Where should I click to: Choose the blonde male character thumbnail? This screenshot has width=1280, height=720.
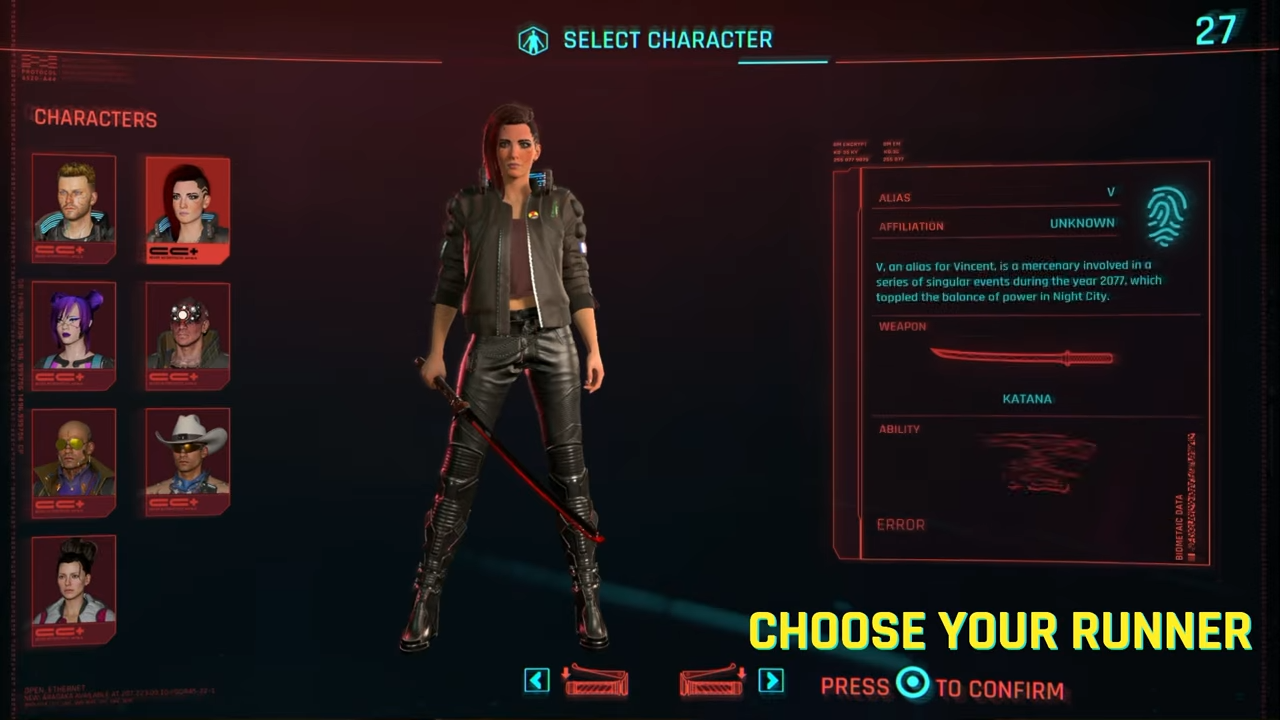[x=74, y=208]
